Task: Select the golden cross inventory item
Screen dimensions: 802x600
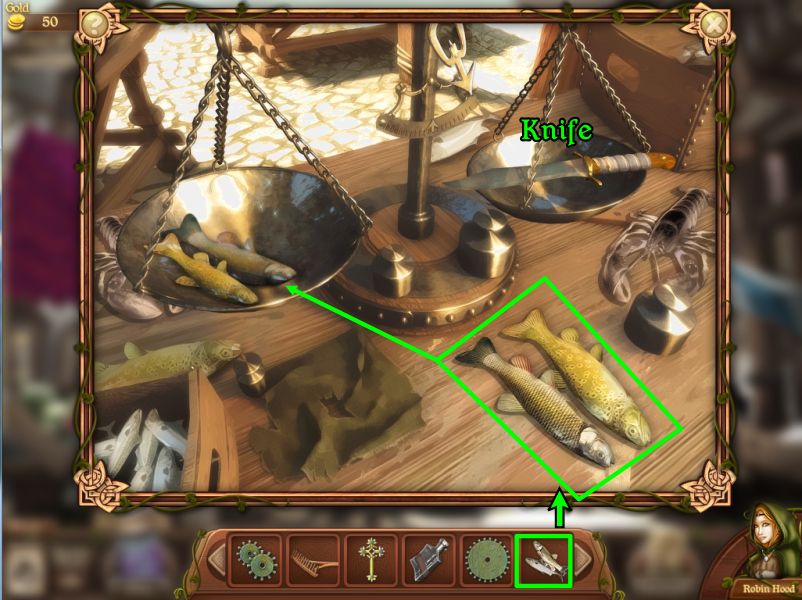Action: click(x=370, y=560)
